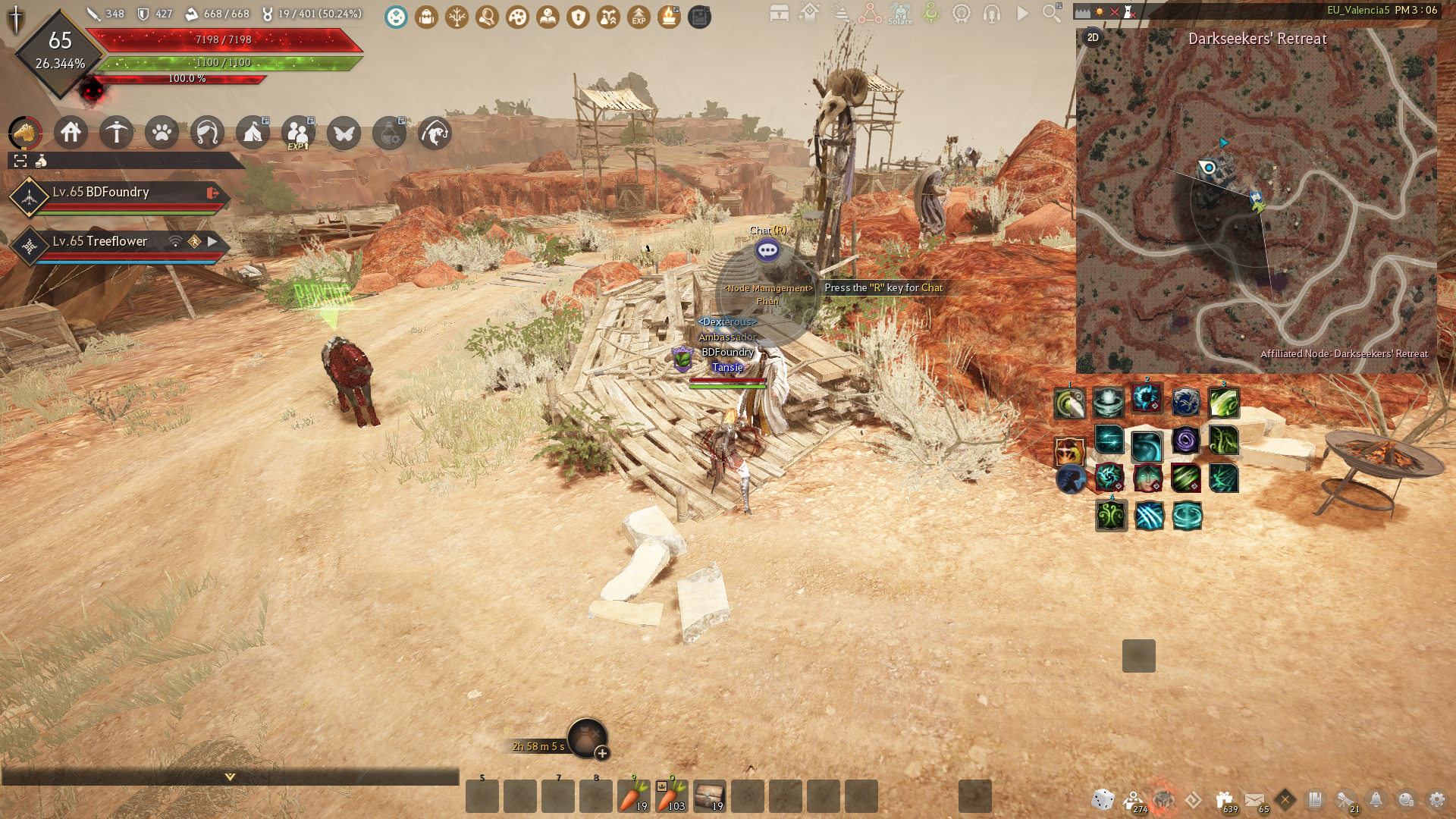Open the horse mount icon

tap(25, 133)
